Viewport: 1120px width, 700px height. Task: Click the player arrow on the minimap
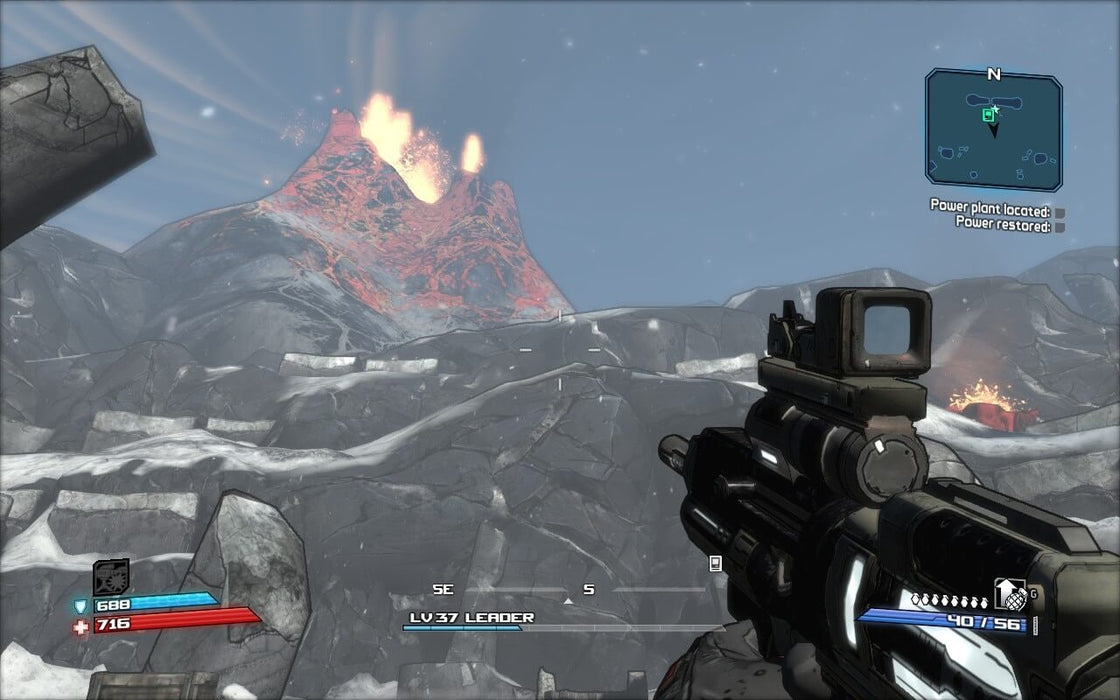pos(993,130)
